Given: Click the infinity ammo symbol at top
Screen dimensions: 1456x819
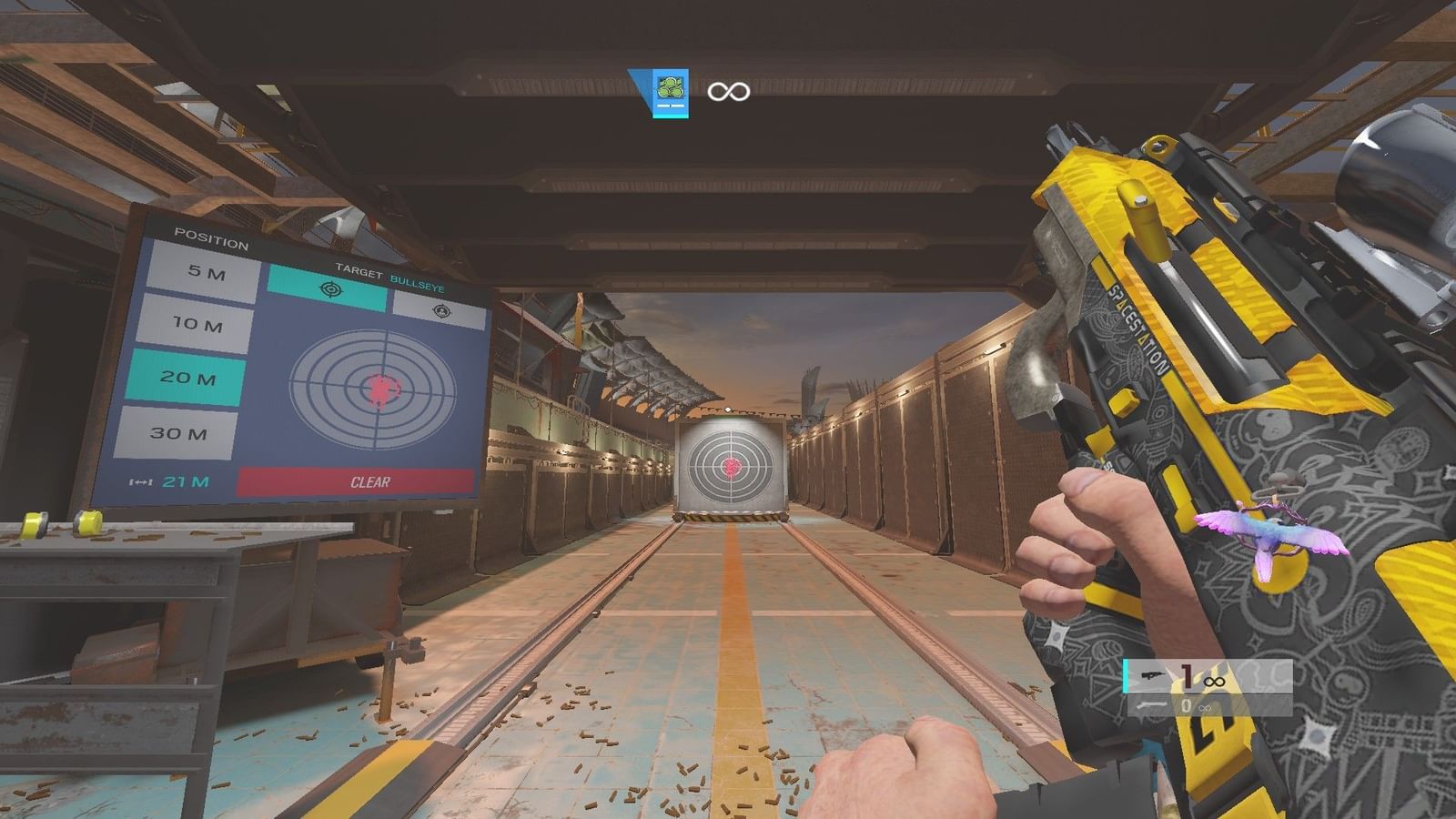Looking at the screenshot, I should tap(728, 91).
